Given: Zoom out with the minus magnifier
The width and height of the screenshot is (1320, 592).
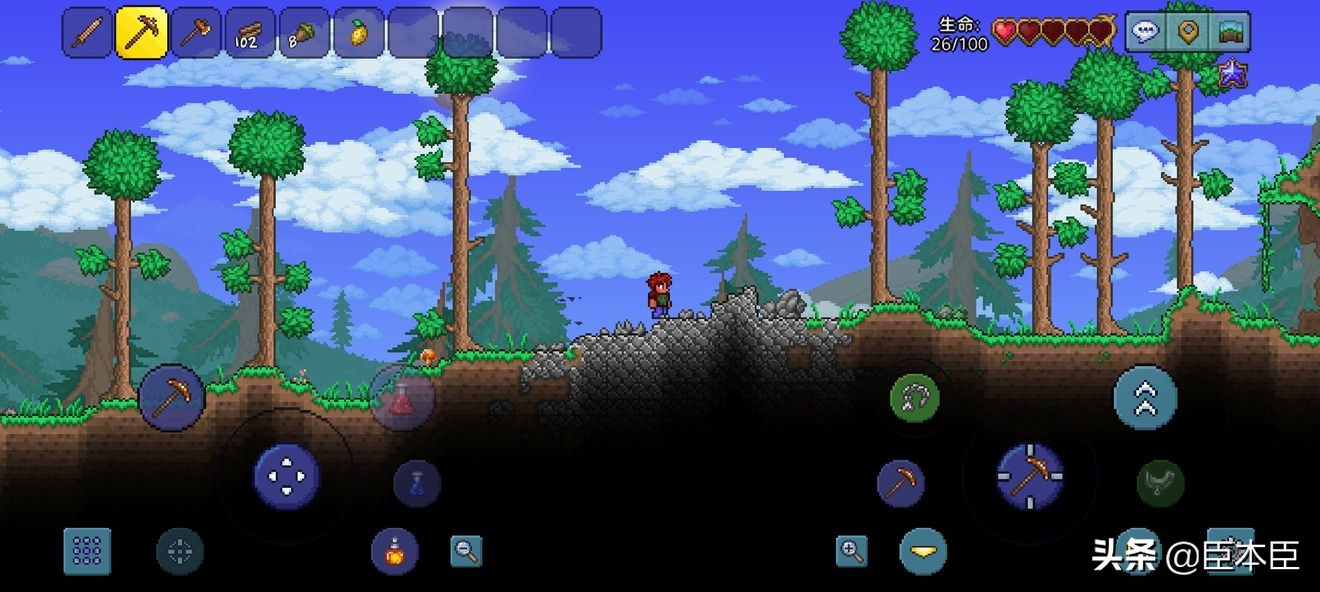Looking at the screenshot, I should tap(466, 550).
